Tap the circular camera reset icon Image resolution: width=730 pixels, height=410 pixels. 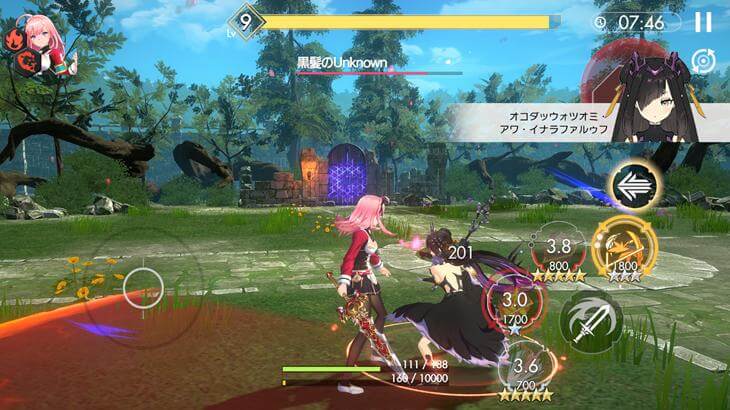(x=703, y=61)
